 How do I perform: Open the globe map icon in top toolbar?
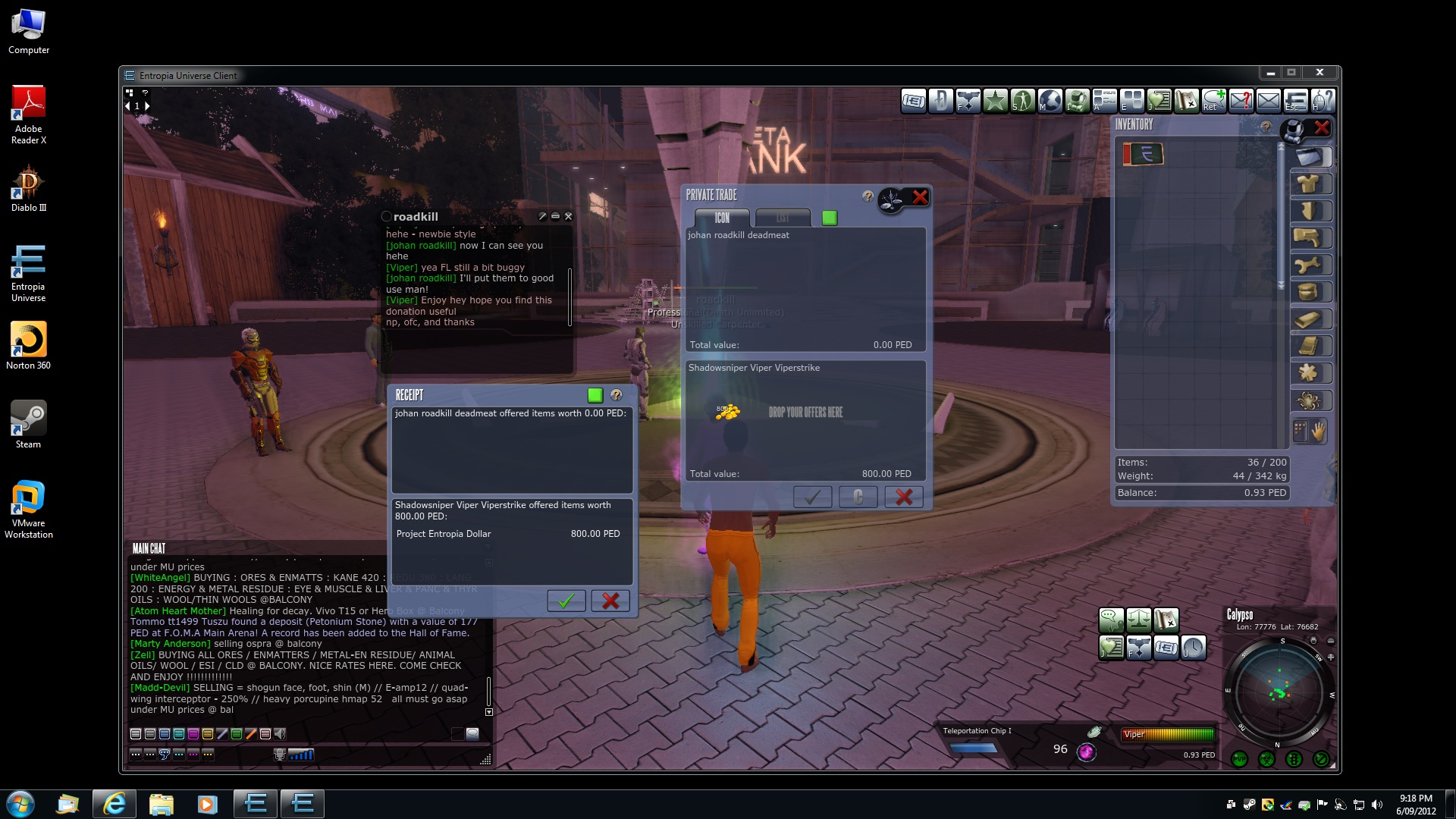click(1050, 100)
